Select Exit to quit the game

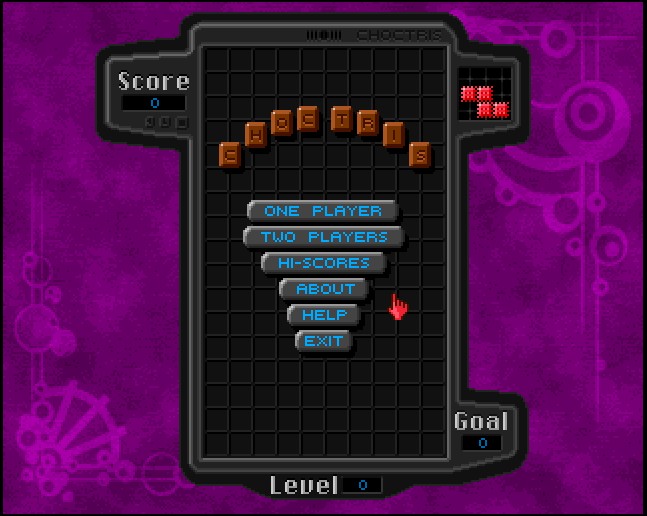tap(324, 341)
